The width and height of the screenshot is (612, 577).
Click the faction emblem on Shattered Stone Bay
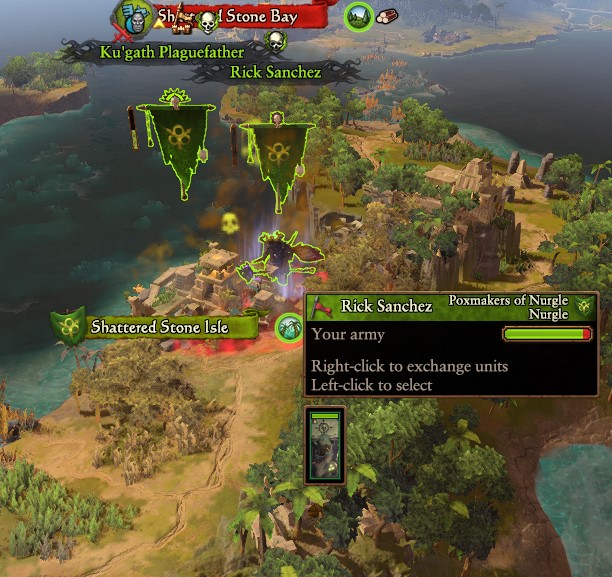point(131,16)
